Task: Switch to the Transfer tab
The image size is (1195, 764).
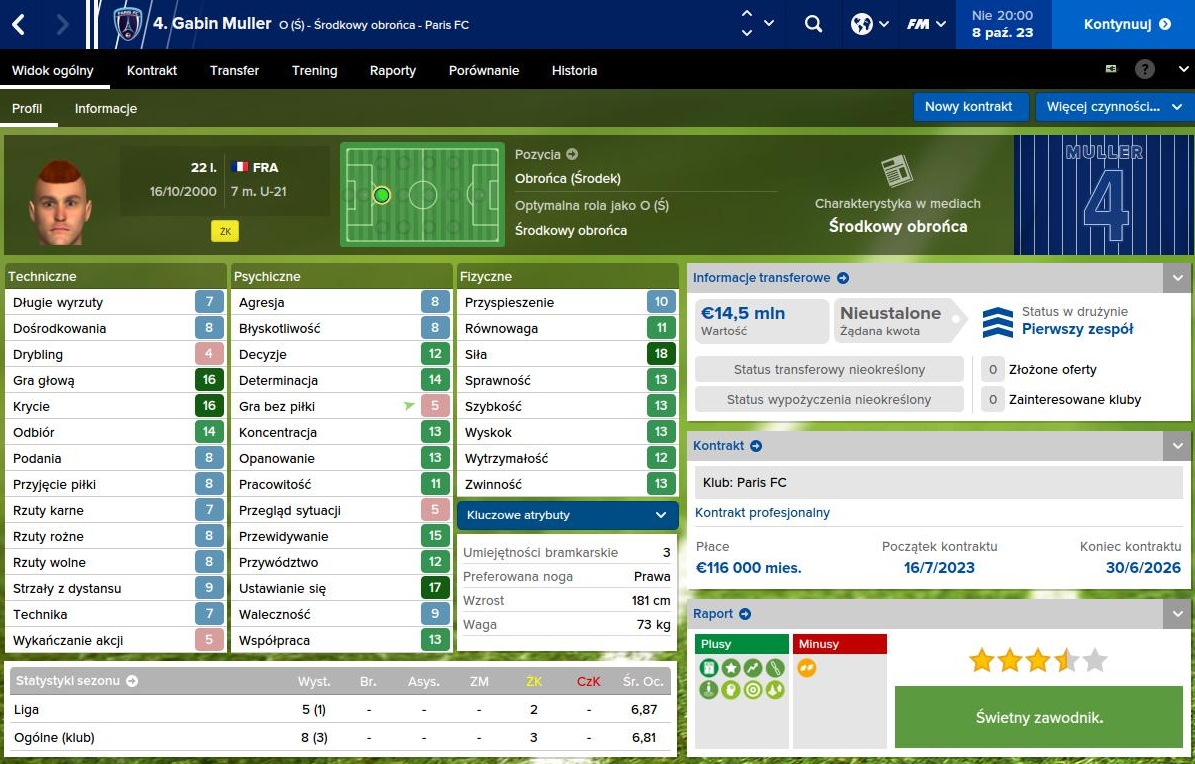Action: tap(234, 71)
